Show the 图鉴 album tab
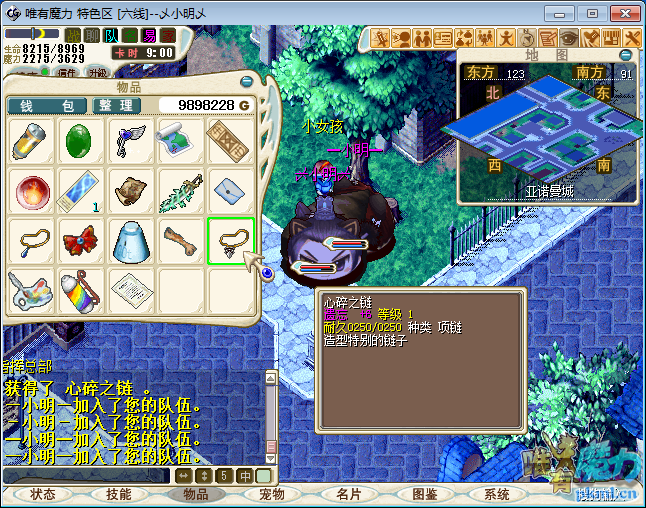The width and height of the screenshot is (646, 508). [424, 494]
